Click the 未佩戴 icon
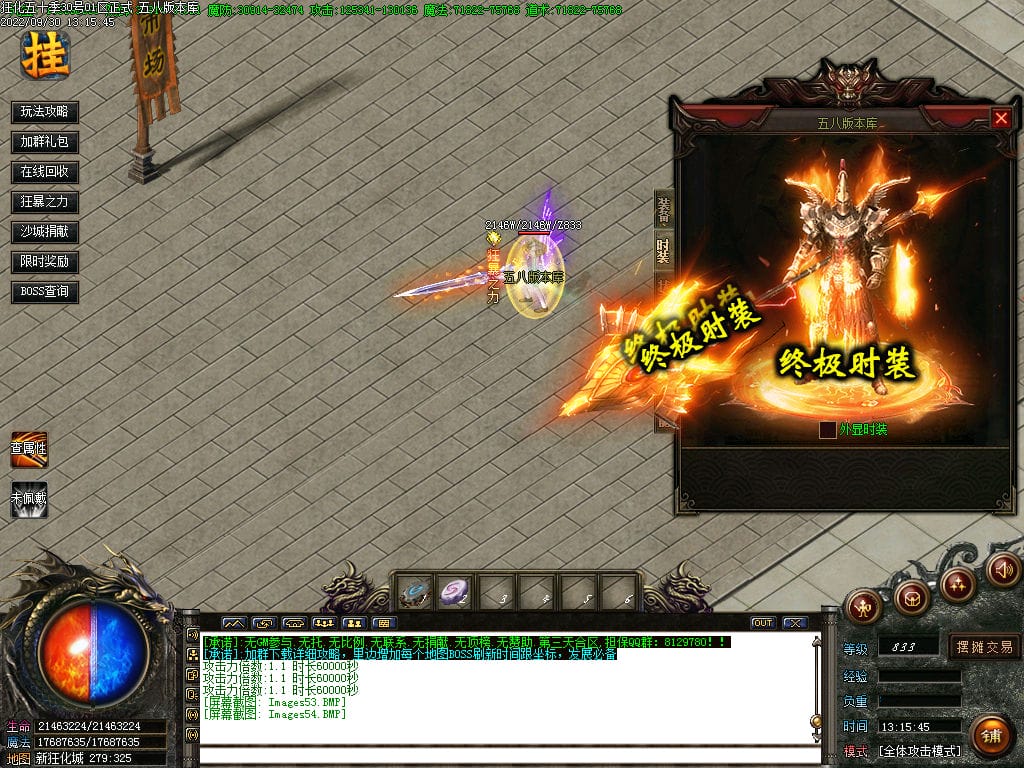 point(29,499)
